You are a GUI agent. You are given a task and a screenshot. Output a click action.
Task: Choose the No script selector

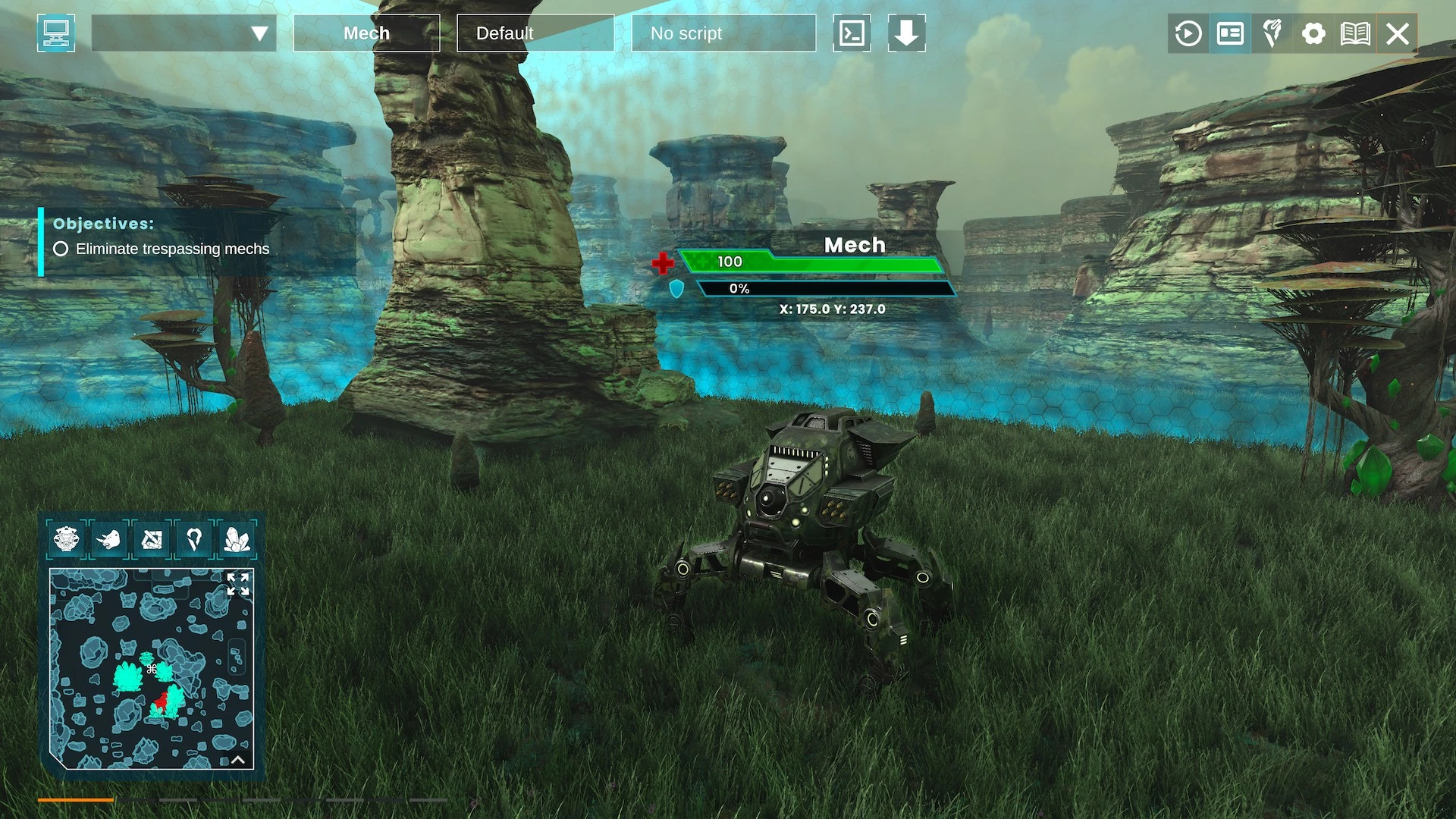[723, 33]
